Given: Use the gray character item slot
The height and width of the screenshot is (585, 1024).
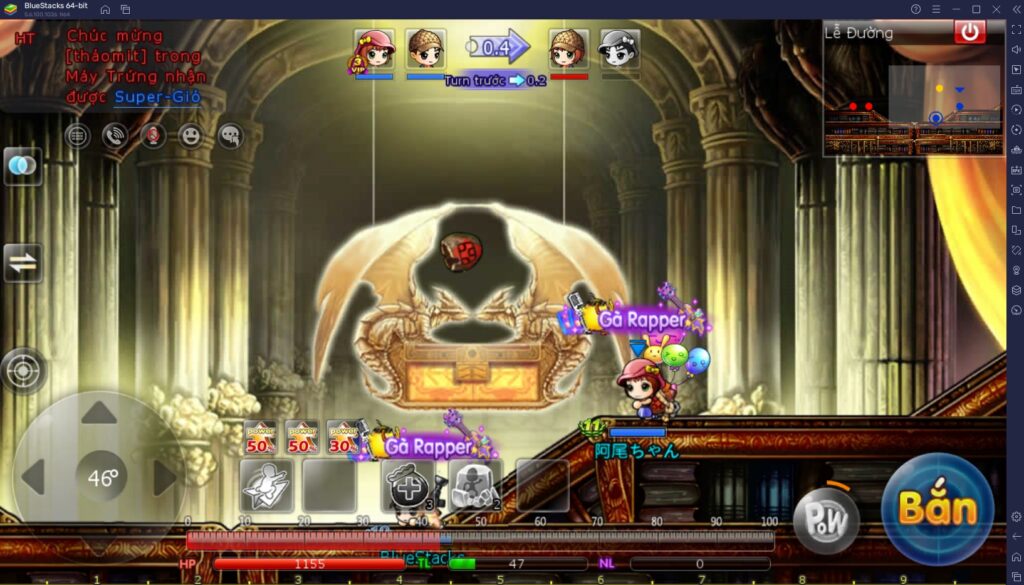Looking at the screenshot, I should point(475,486).
